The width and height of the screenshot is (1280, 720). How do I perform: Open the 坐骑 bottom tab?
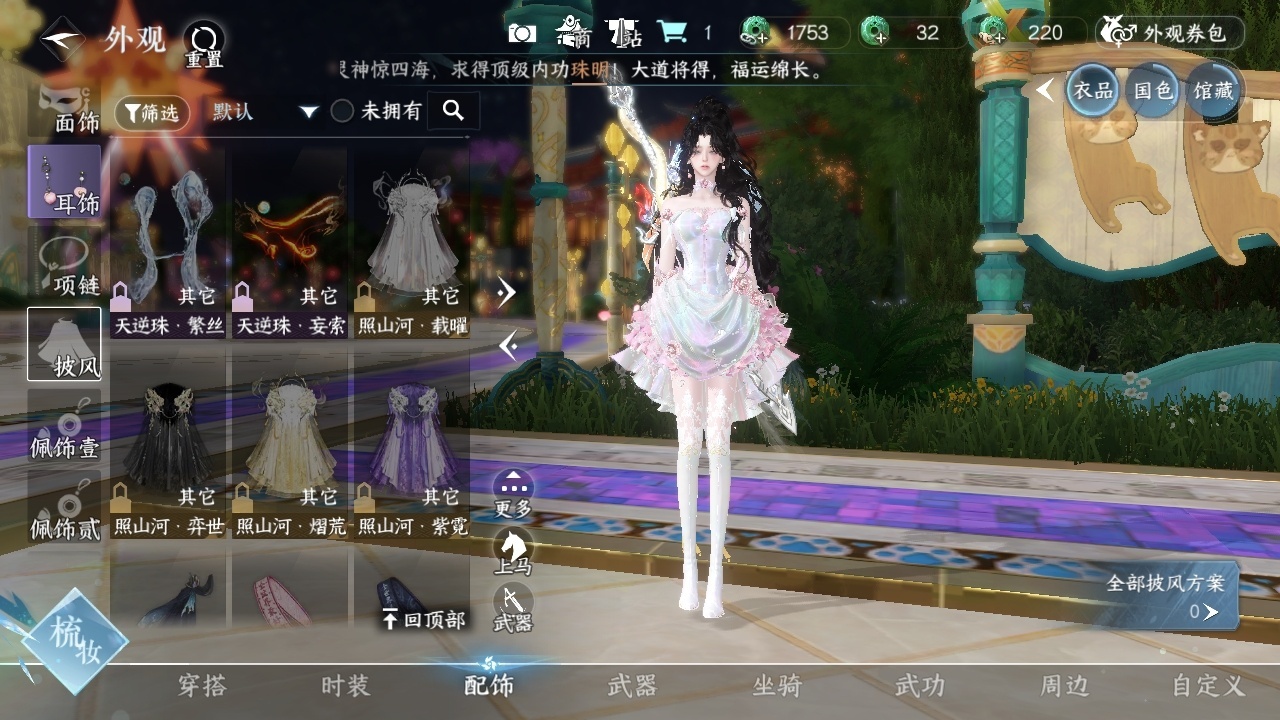[777, 686]
